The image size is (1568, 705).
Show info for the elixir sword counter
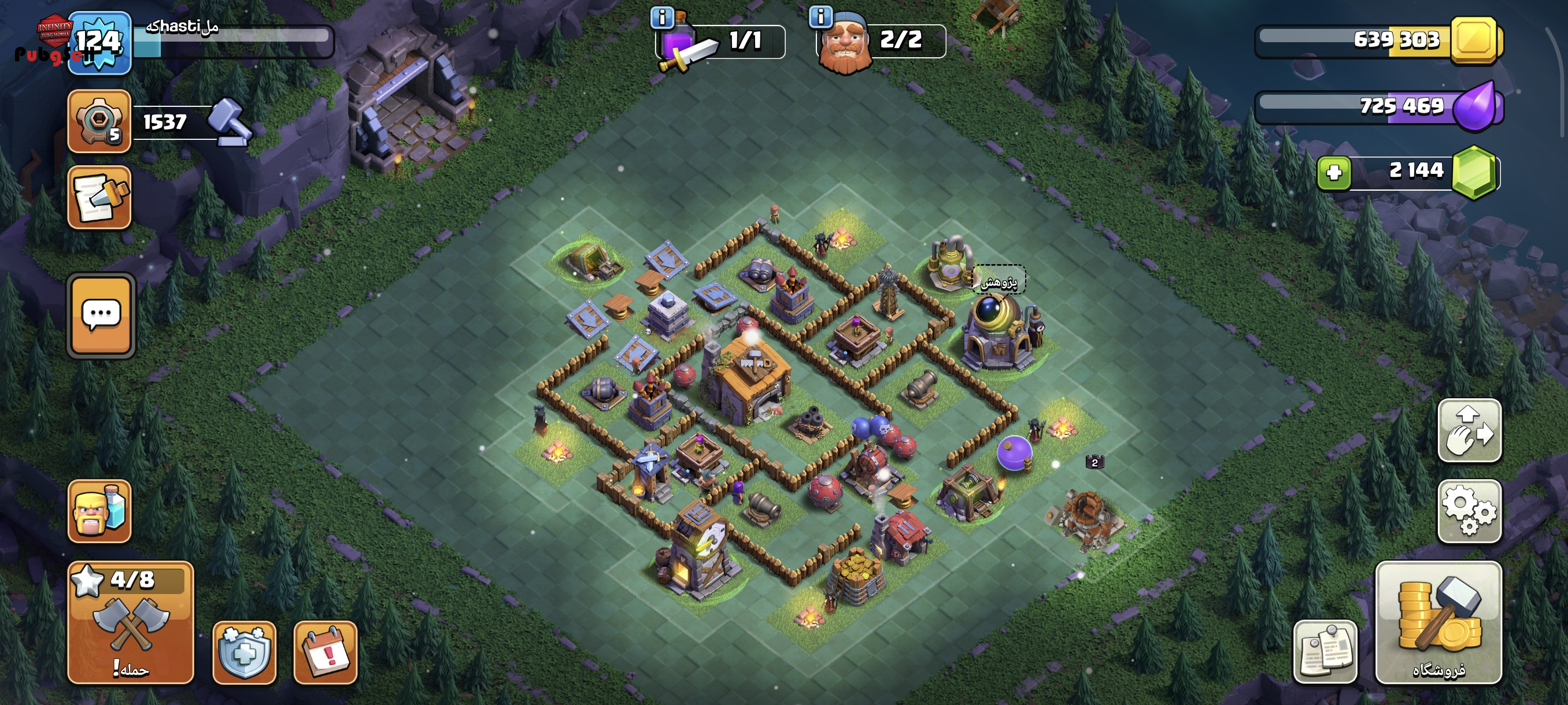pyautogui.click(x=661, y=17)
